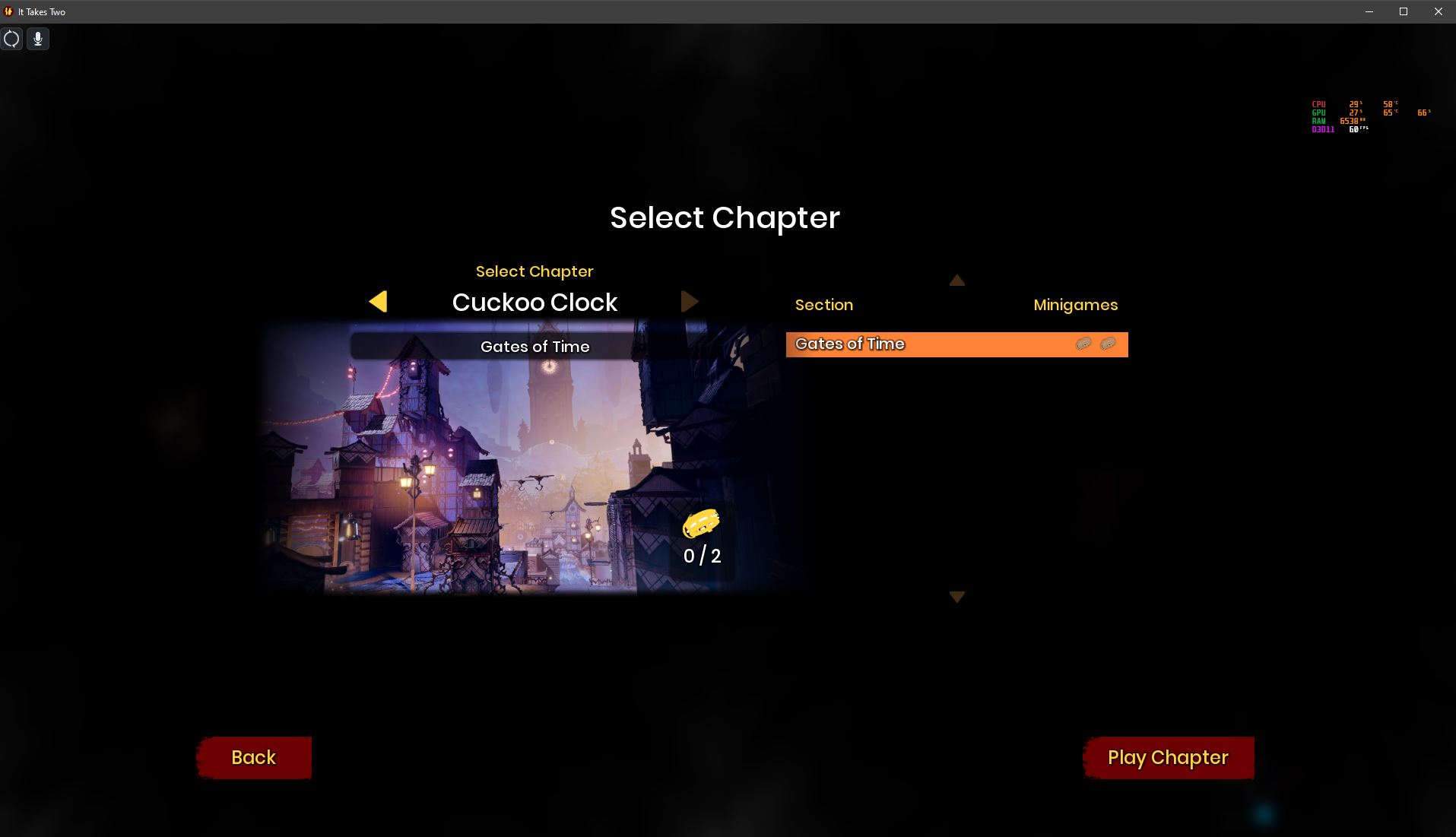This screenshot has height=837, width=1456.
Task: Click the next chapter arrow
Action: tap(690, 301)
